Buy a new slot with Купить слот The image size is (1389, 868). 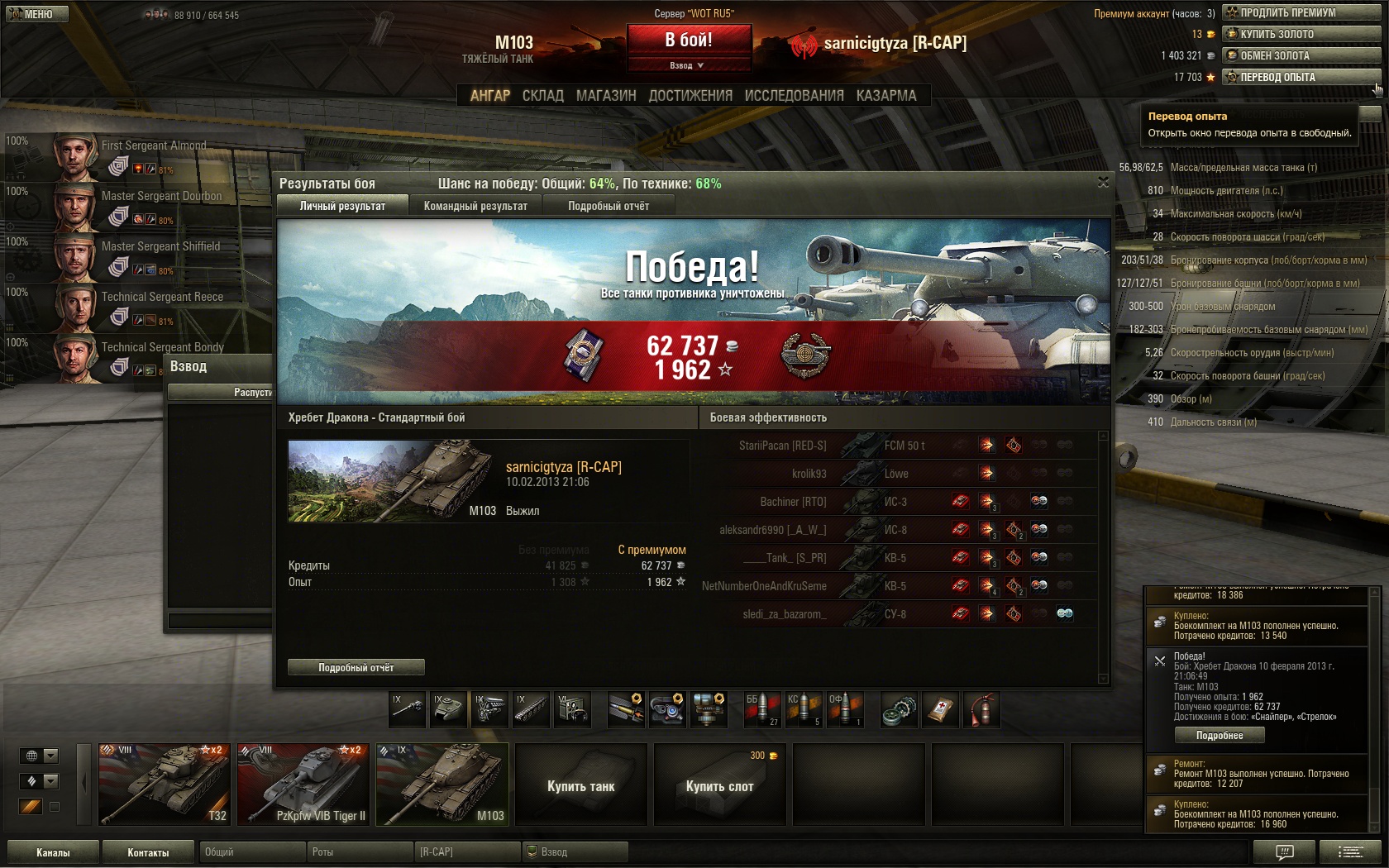point(719,785)
